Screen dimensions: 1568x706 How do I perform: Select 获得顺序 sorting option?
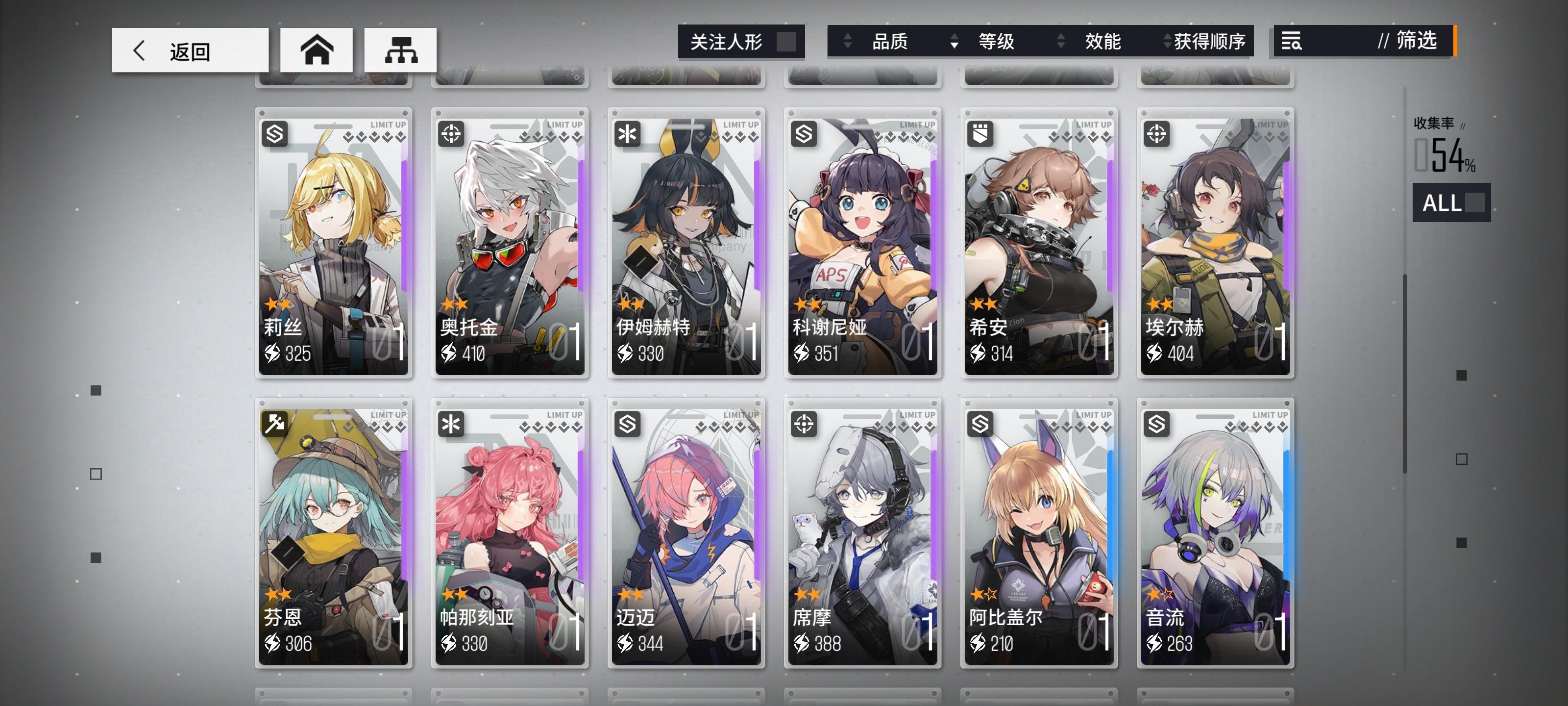coord(1208,42)
